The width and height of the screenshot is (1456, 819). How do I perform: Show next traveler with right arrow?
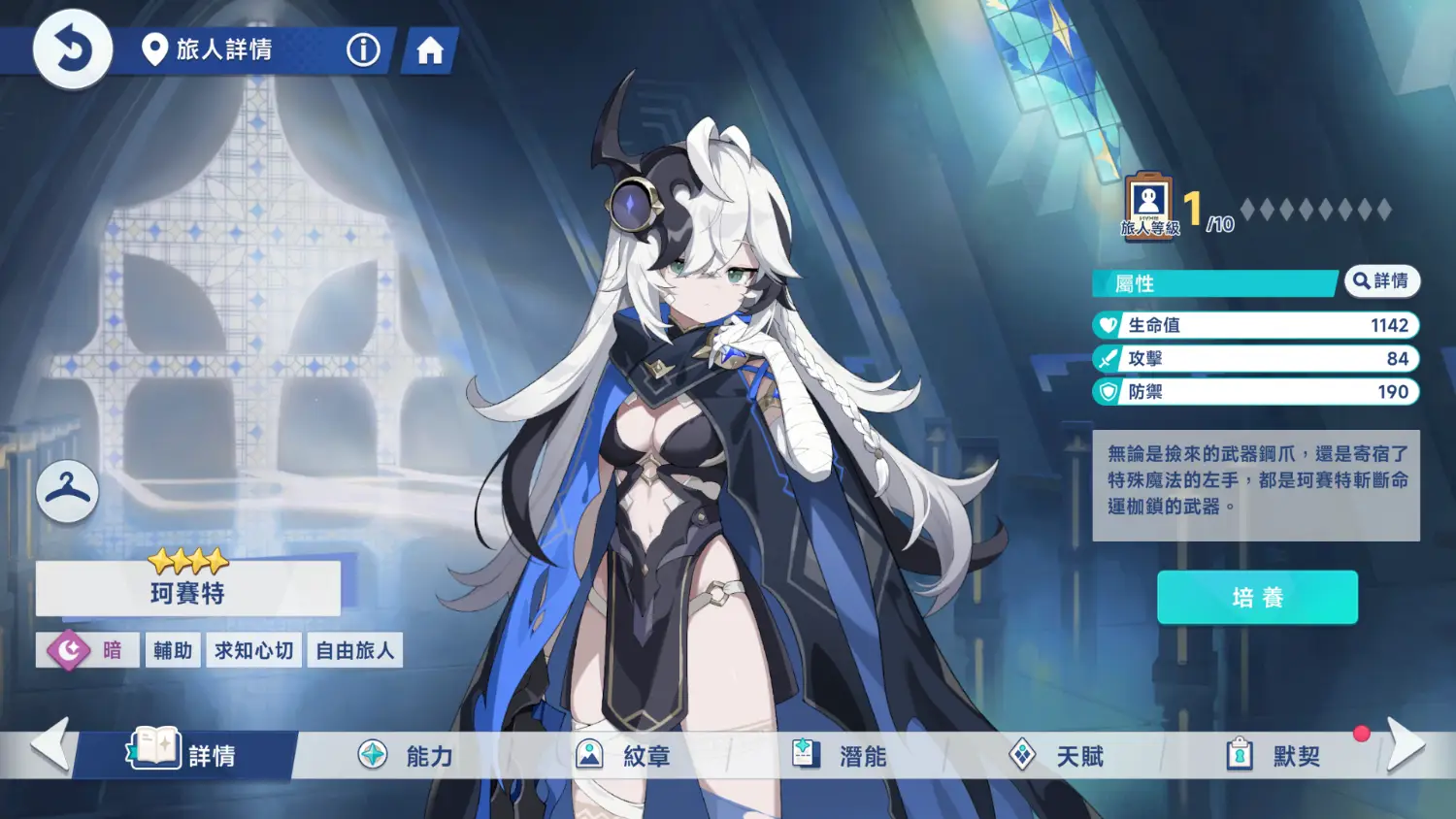(1406, 743)
